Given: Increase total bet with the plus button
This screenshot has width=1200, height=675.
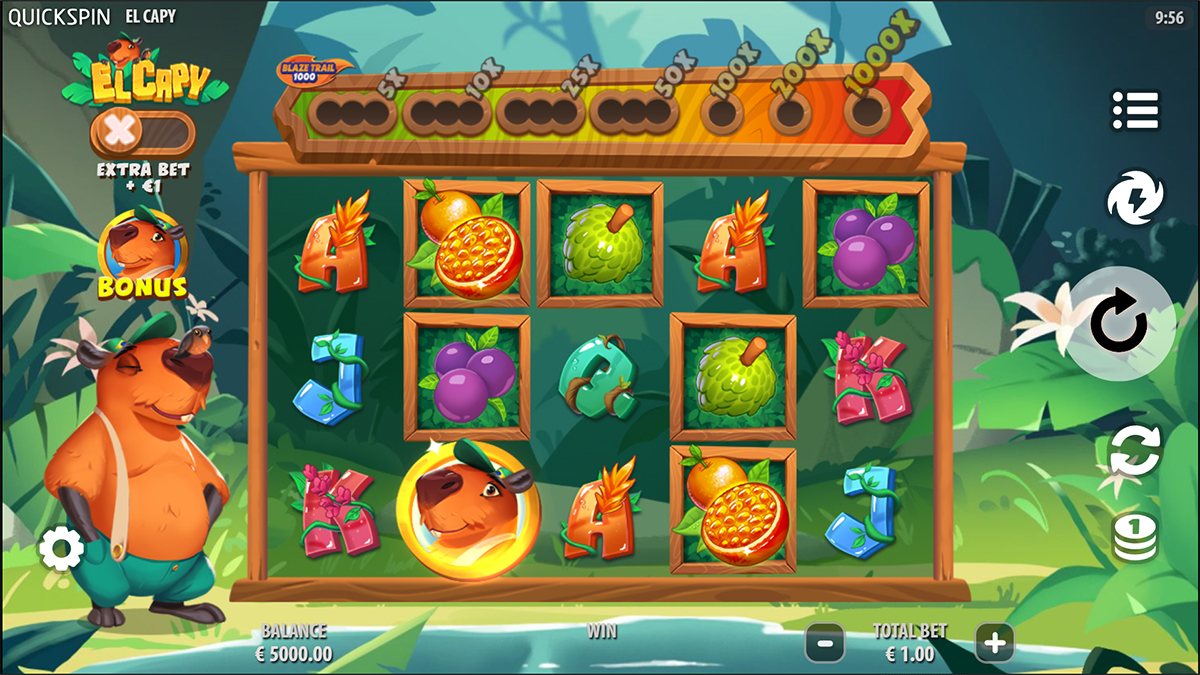Looking at the screenshot, I should tap(994, 643).
